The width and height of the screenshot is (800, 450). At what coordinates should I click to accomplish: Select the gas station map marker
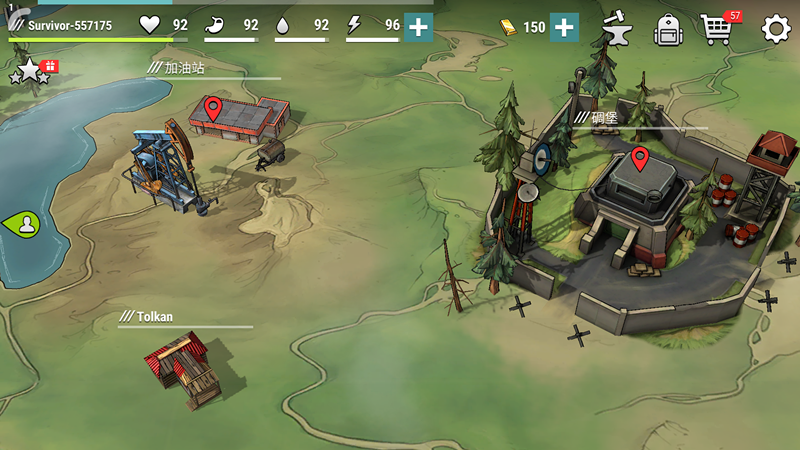pyautogui.click(x=213, y=108)
